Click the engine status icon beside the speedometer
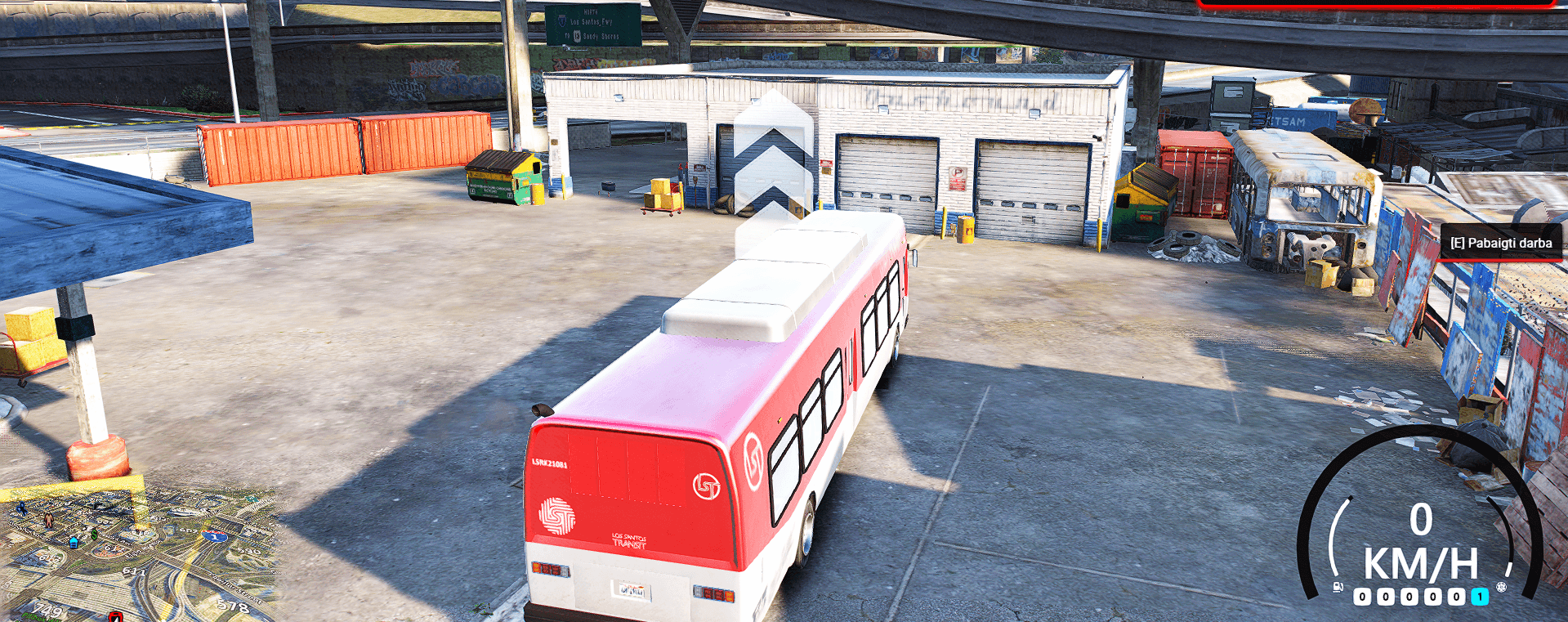1568x622 pixels. [x=1501, y=587]
